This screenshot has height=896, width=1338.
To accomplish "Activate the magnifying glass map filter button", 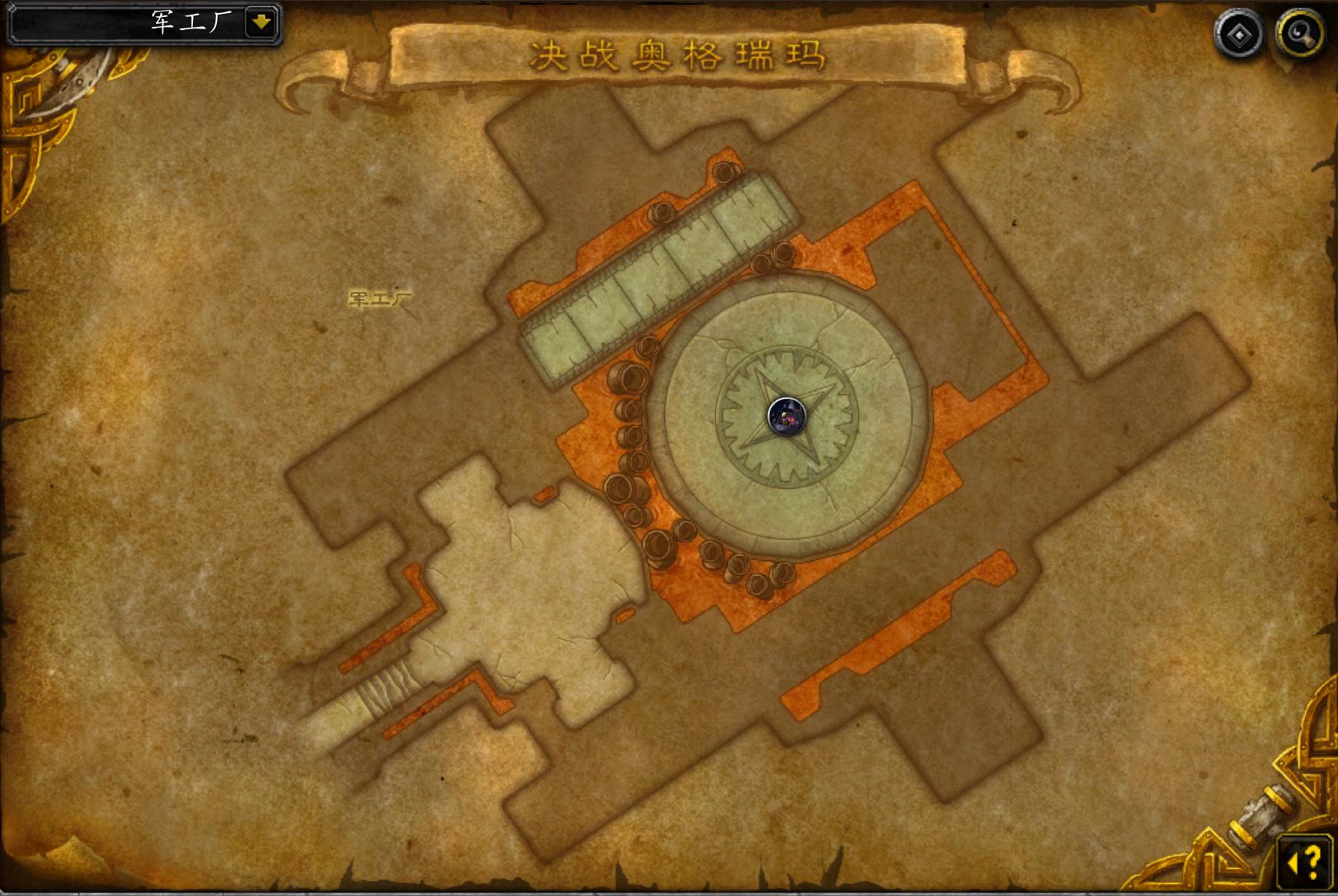I will pos(1300,35).
